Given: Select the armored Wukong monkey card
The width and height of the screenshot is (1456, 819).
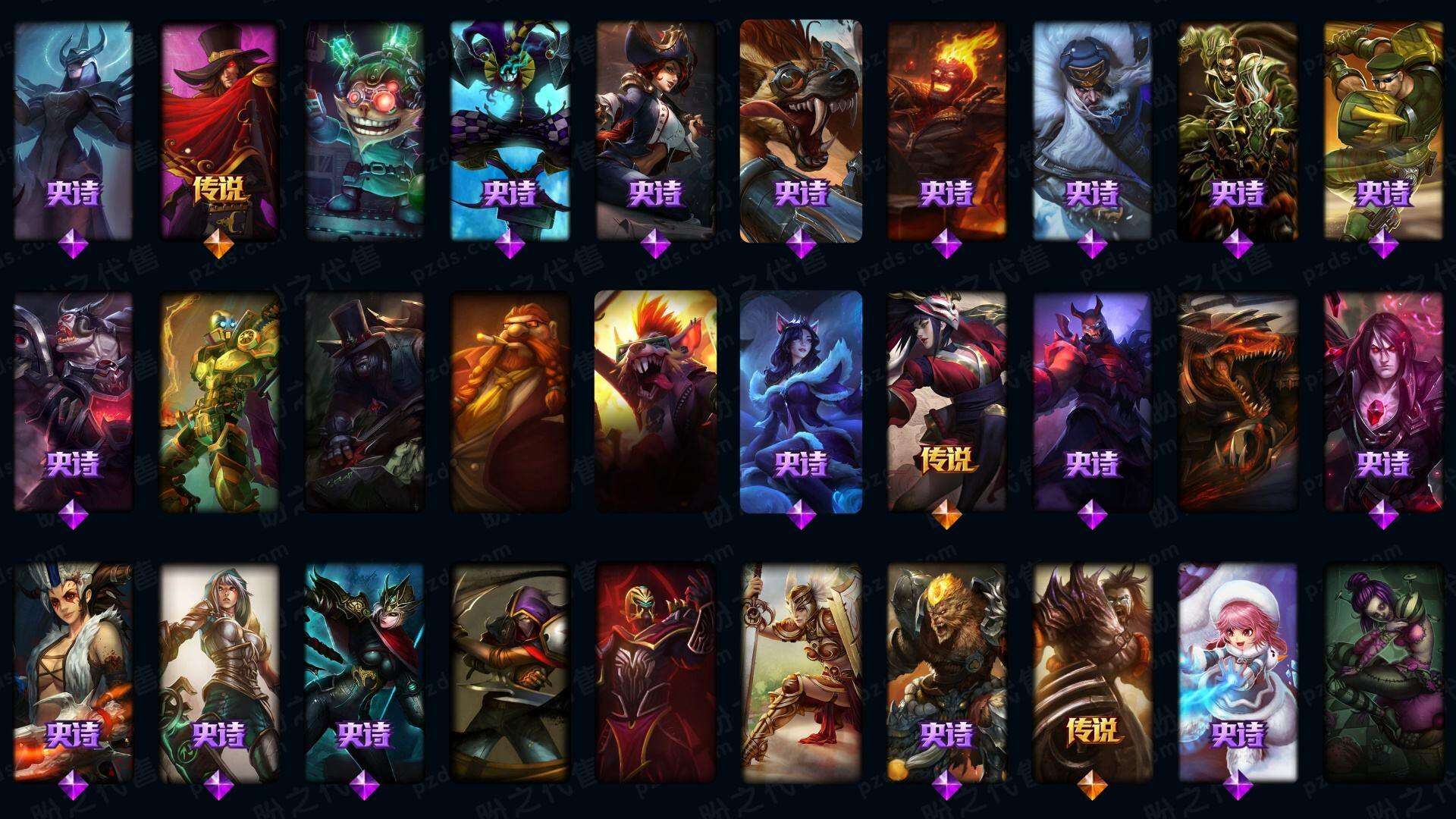Looking at the screenshot, I should point(946,671).
